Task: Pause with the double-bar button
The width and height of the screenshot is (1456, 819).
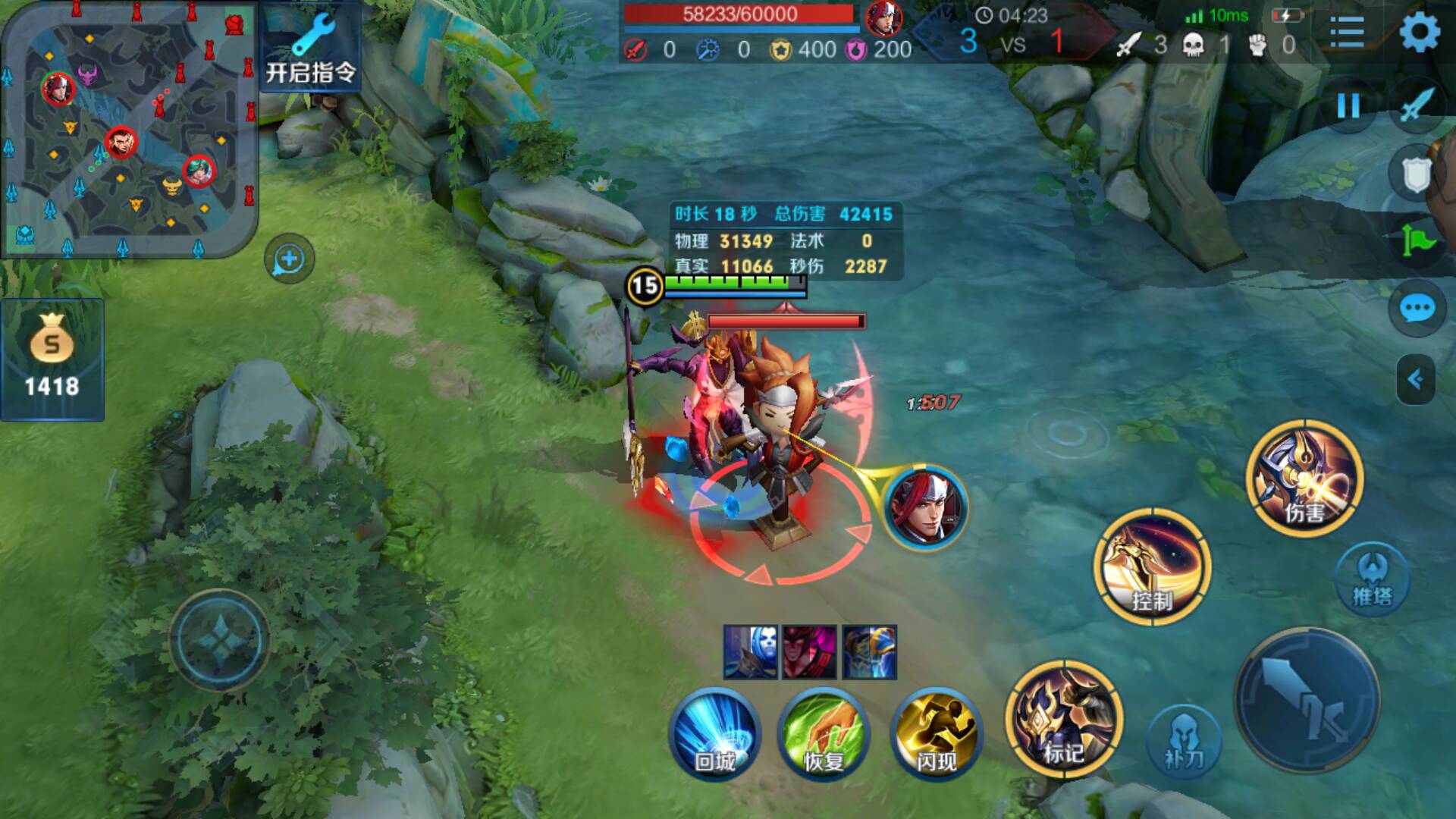Action: coord(1348,105)
